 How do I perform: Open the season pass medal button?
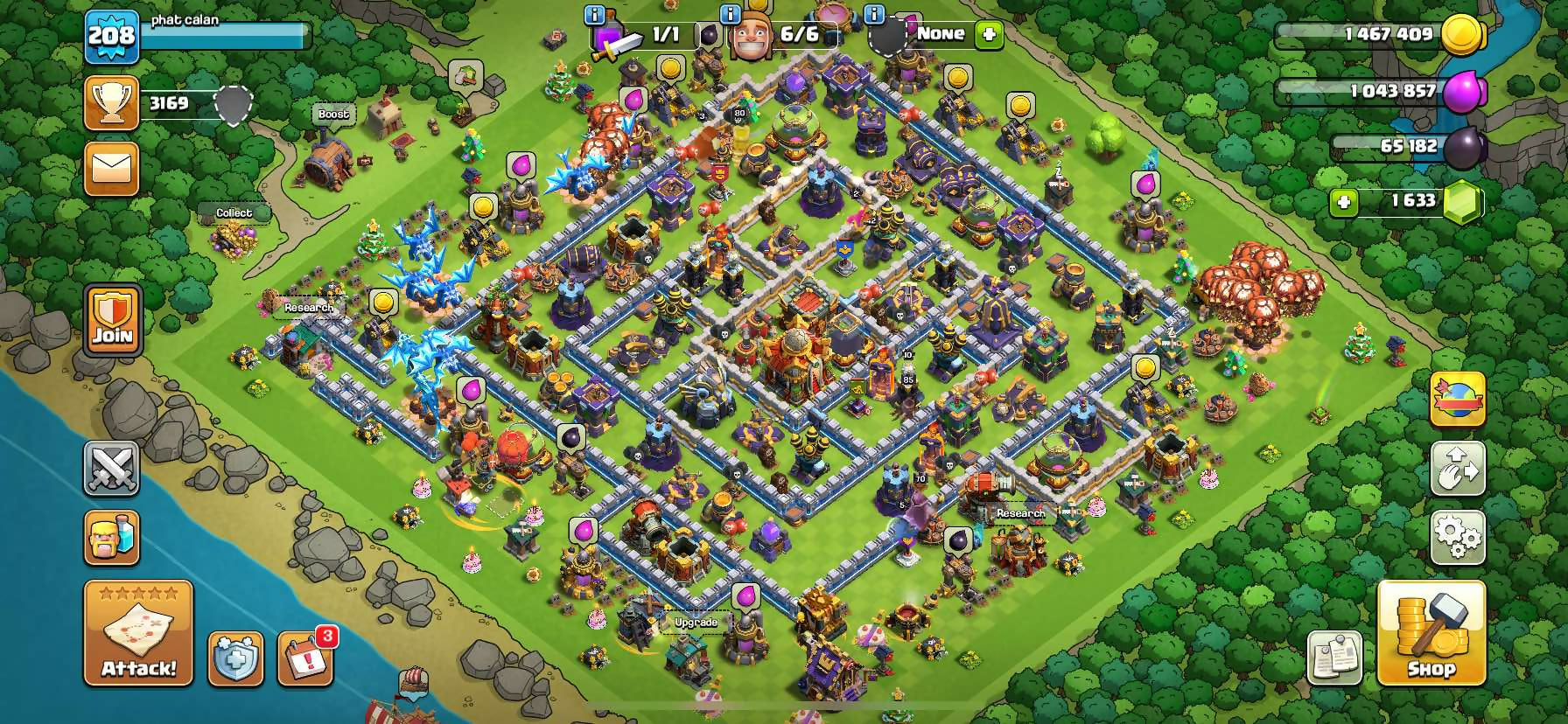(x=1457, y=400)
